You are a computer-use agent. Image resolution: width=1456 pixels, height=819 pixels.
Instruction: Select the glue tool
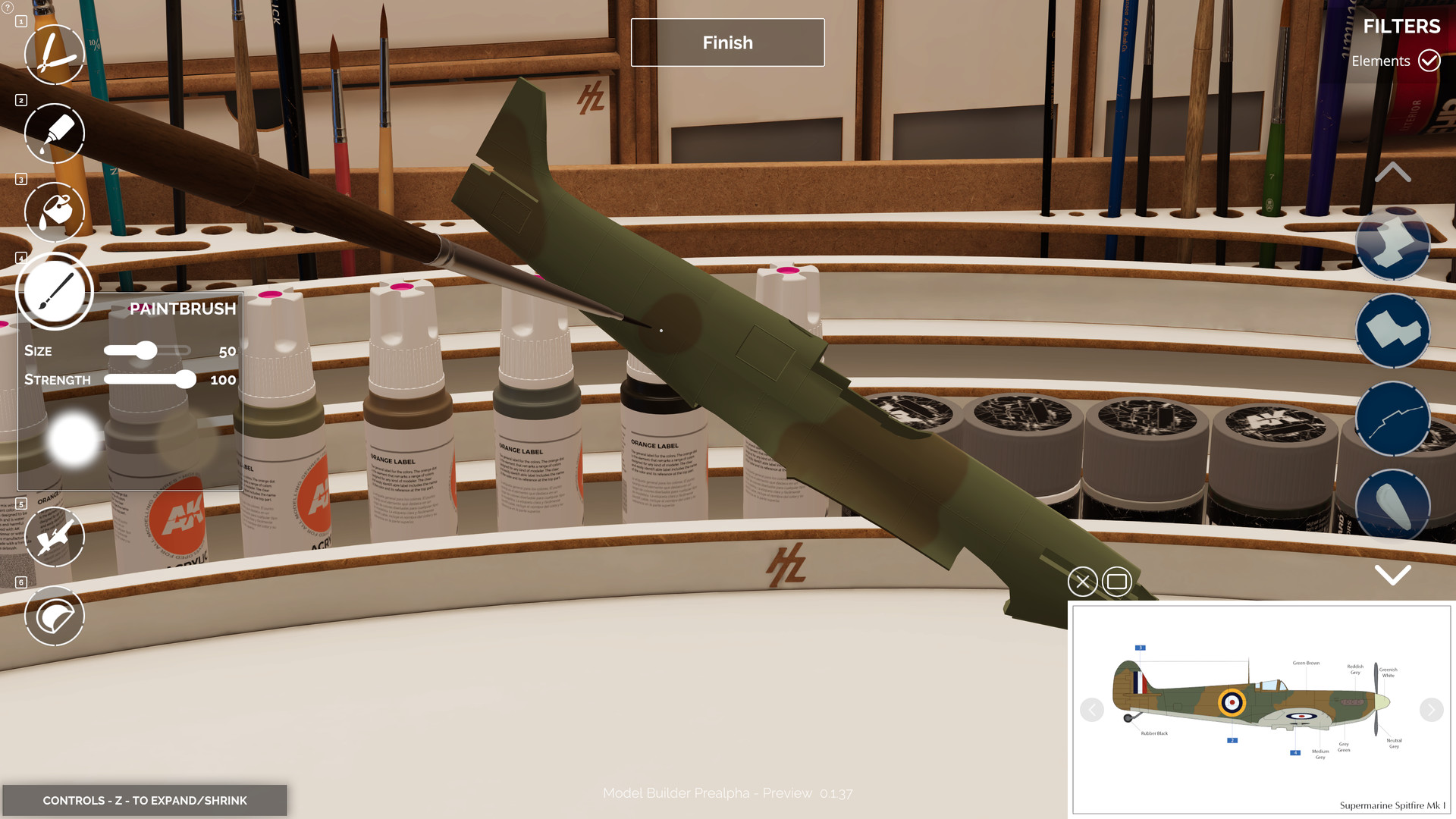tap(54, 133)
